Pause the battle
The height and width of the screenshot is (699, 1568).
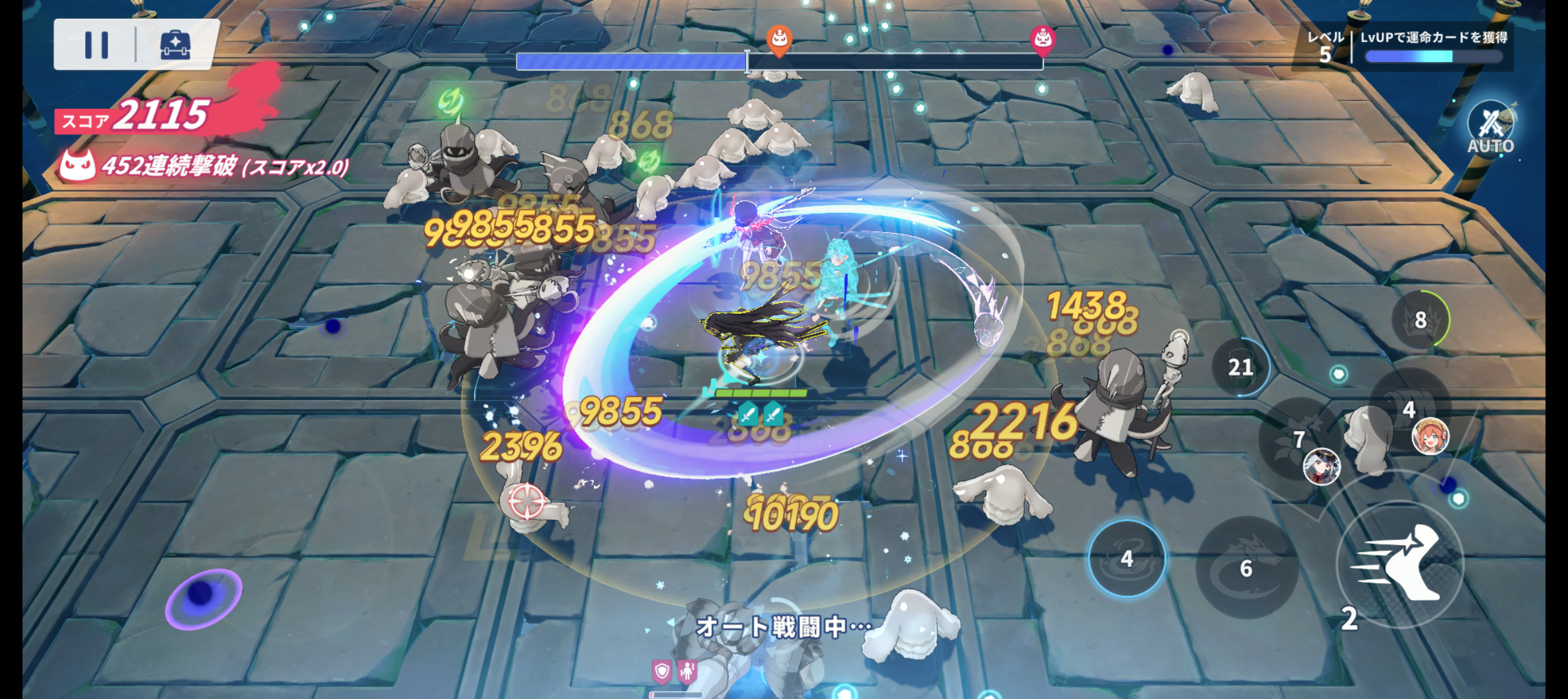click(96, 45)
